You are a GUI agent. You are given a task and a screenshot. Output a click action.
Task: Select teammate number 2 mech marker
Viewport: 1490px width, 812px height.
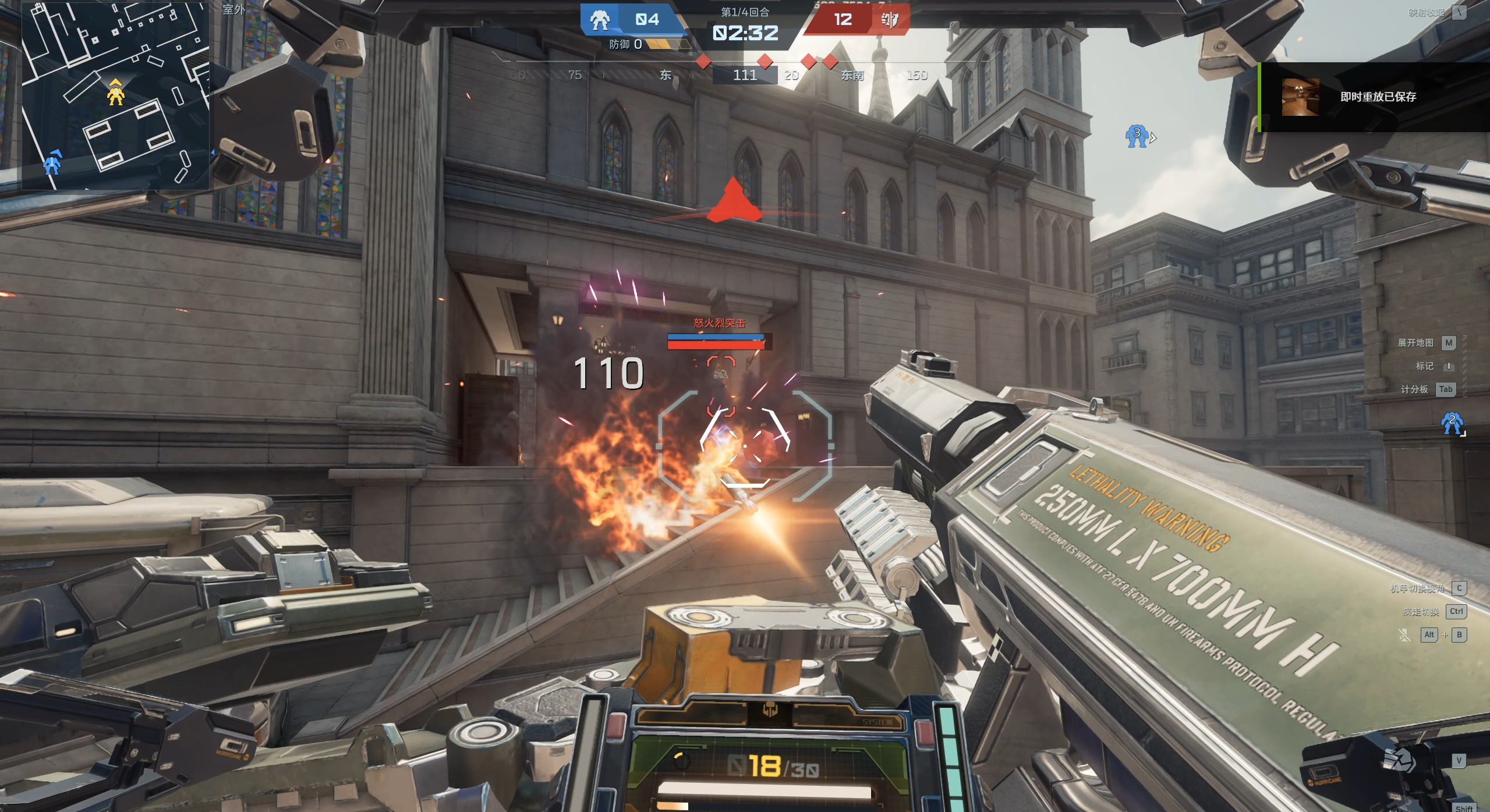click(1451, 423)
